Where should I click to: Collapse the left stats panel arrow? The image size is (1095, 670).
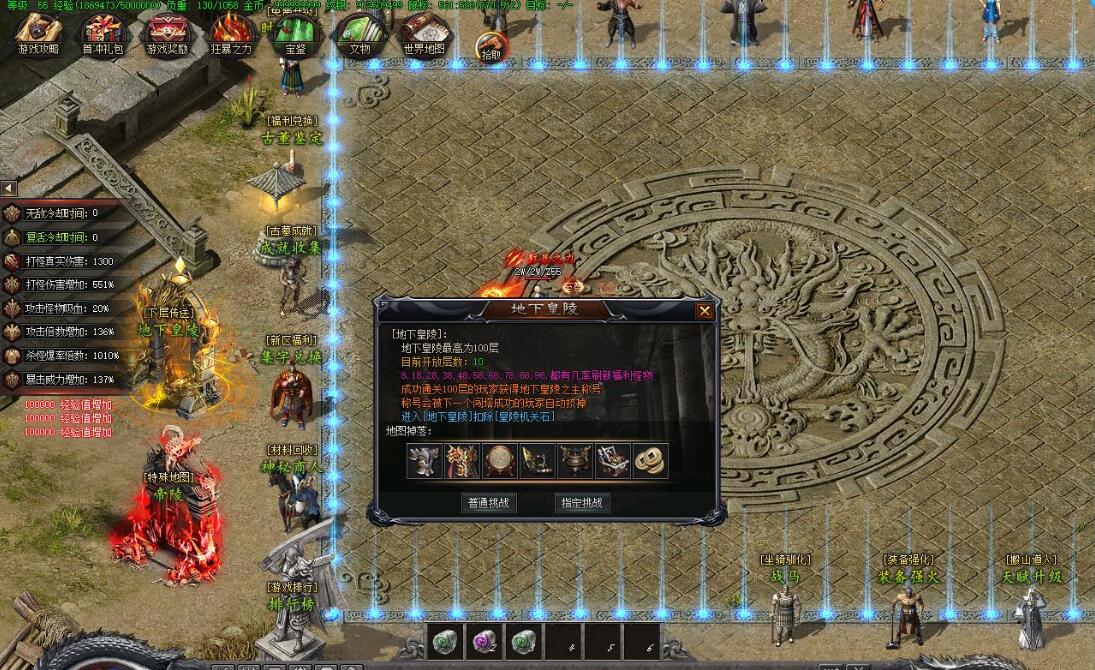(x=8, y=188)
